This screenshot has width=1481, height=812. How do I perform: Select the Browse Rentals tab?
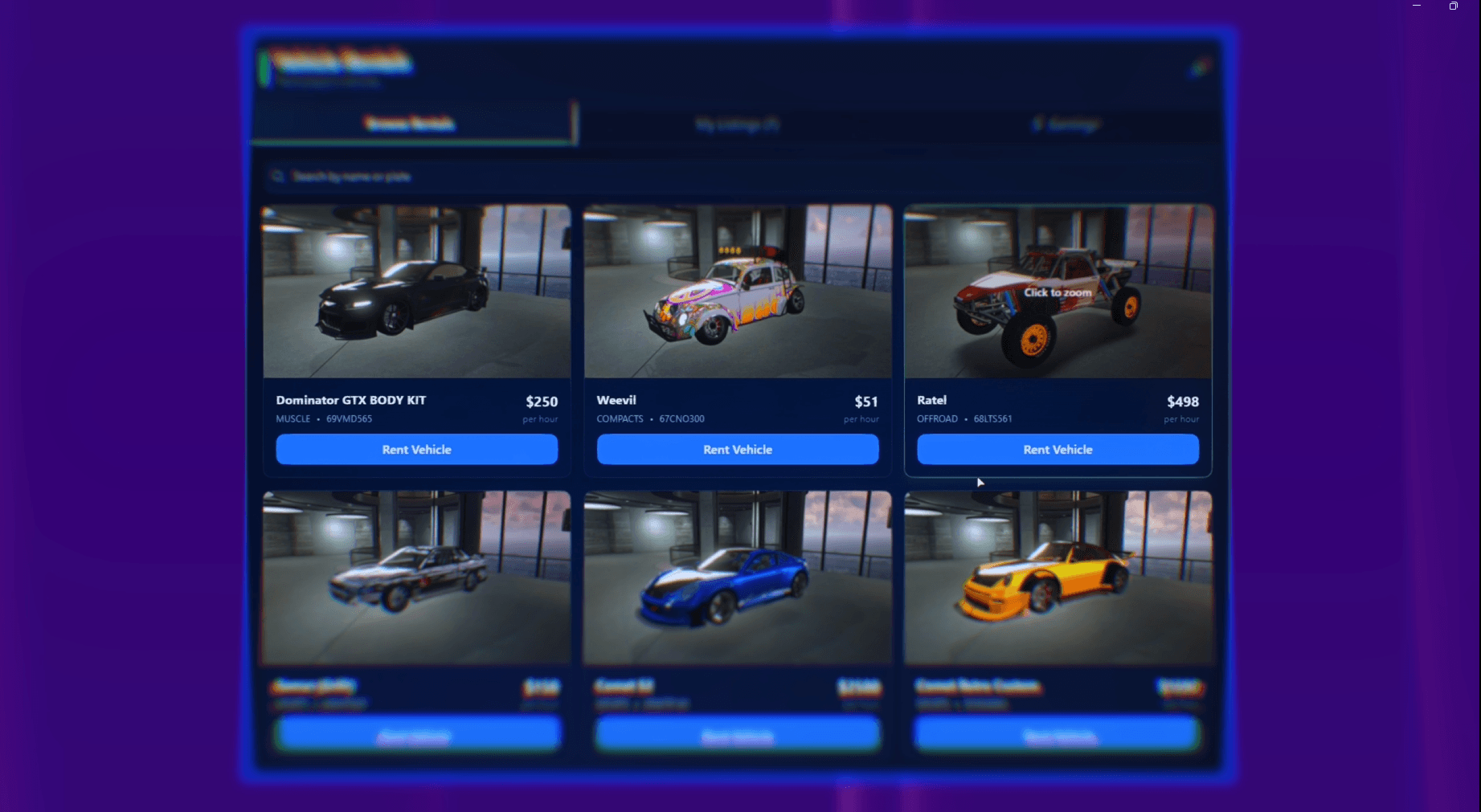click(410, 124)
